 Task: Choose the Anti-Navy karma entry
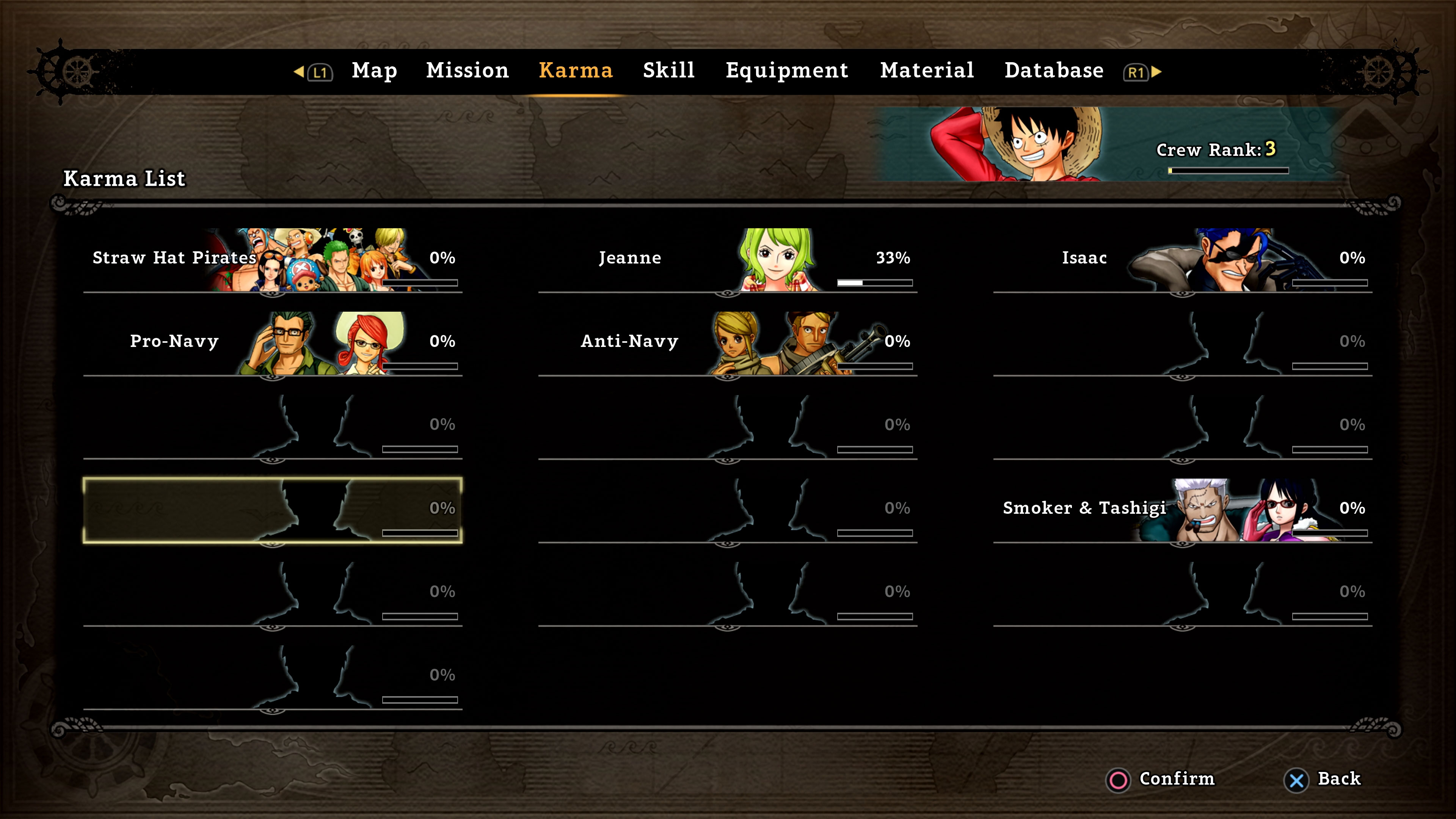coord(728,343)
